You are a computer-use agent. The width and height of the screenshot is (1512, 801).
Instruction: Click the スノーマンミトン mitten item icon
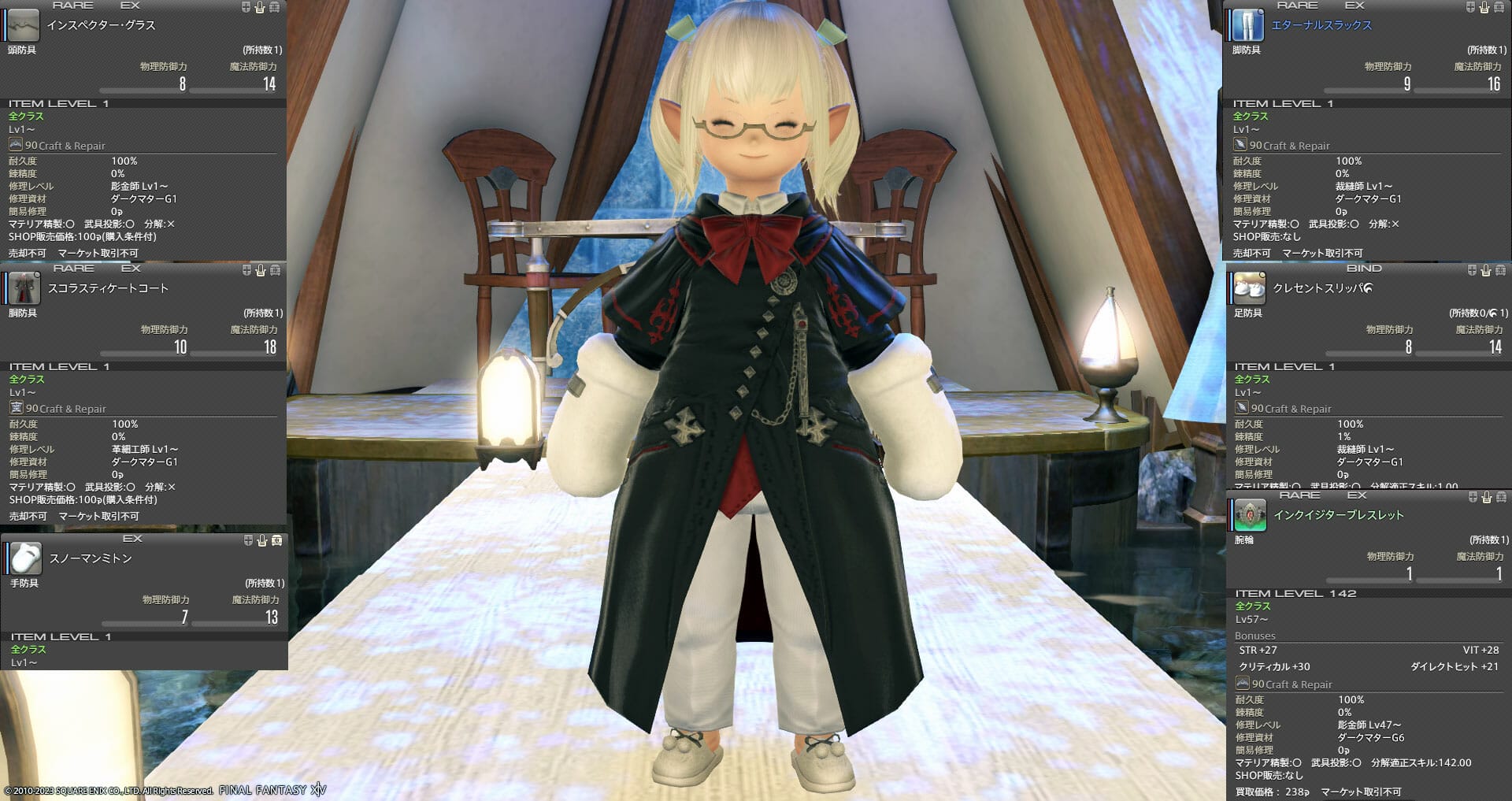click(x=27, y=559)
